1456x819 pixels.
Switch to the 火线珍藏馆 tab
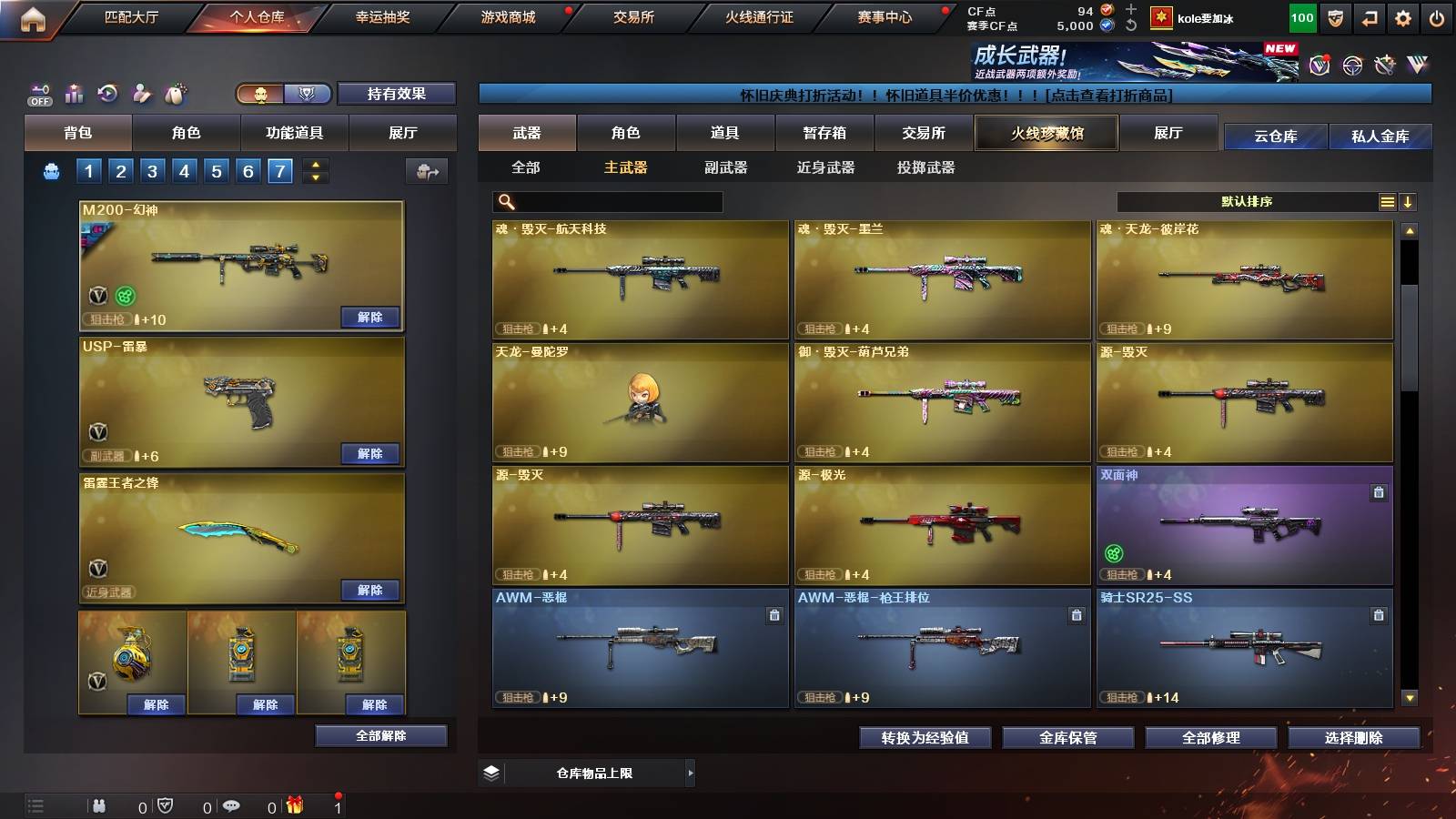click(x=1046, y=133)
